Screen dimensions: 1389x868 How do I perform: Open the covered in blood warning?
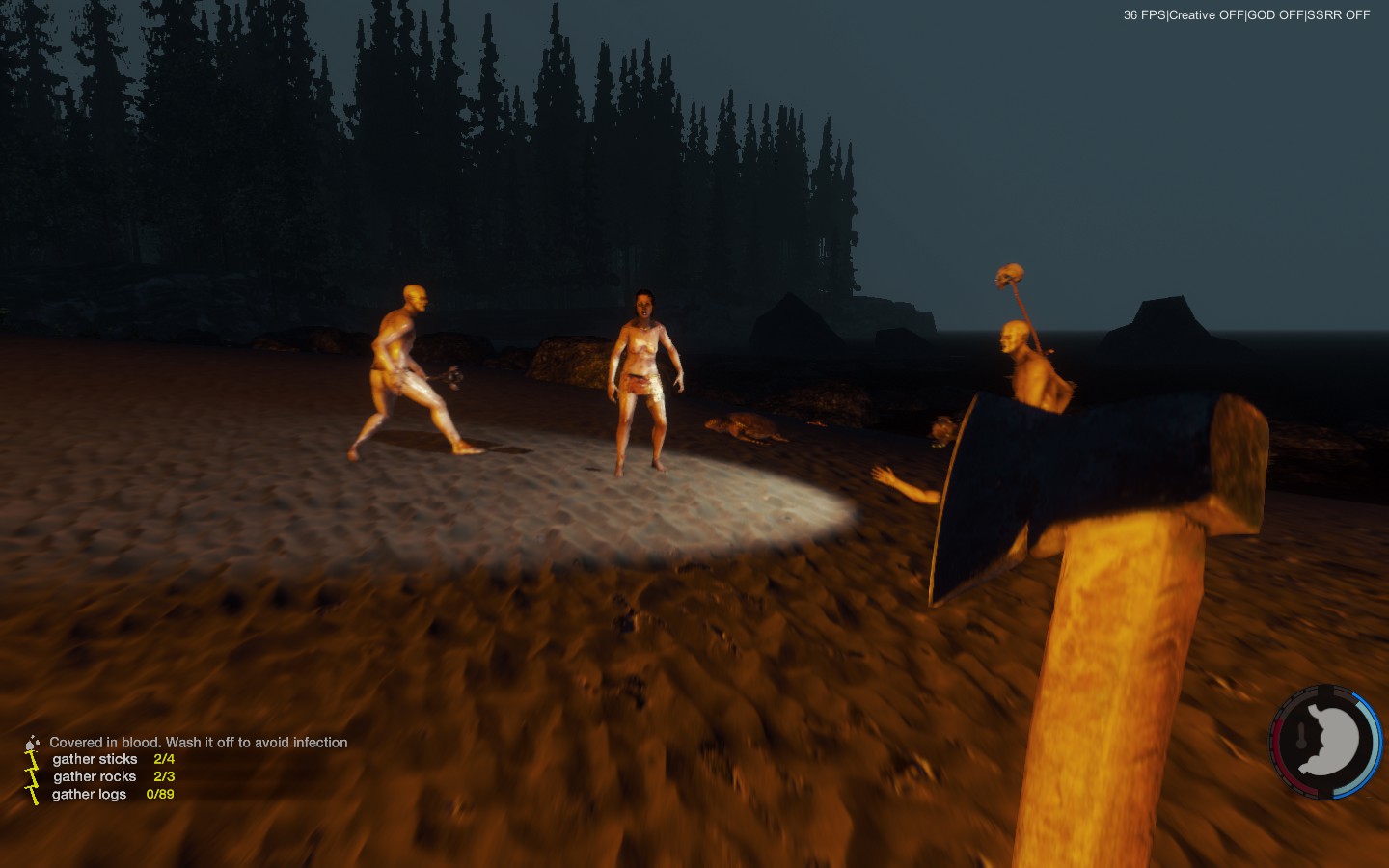click(x=198, y=742)
